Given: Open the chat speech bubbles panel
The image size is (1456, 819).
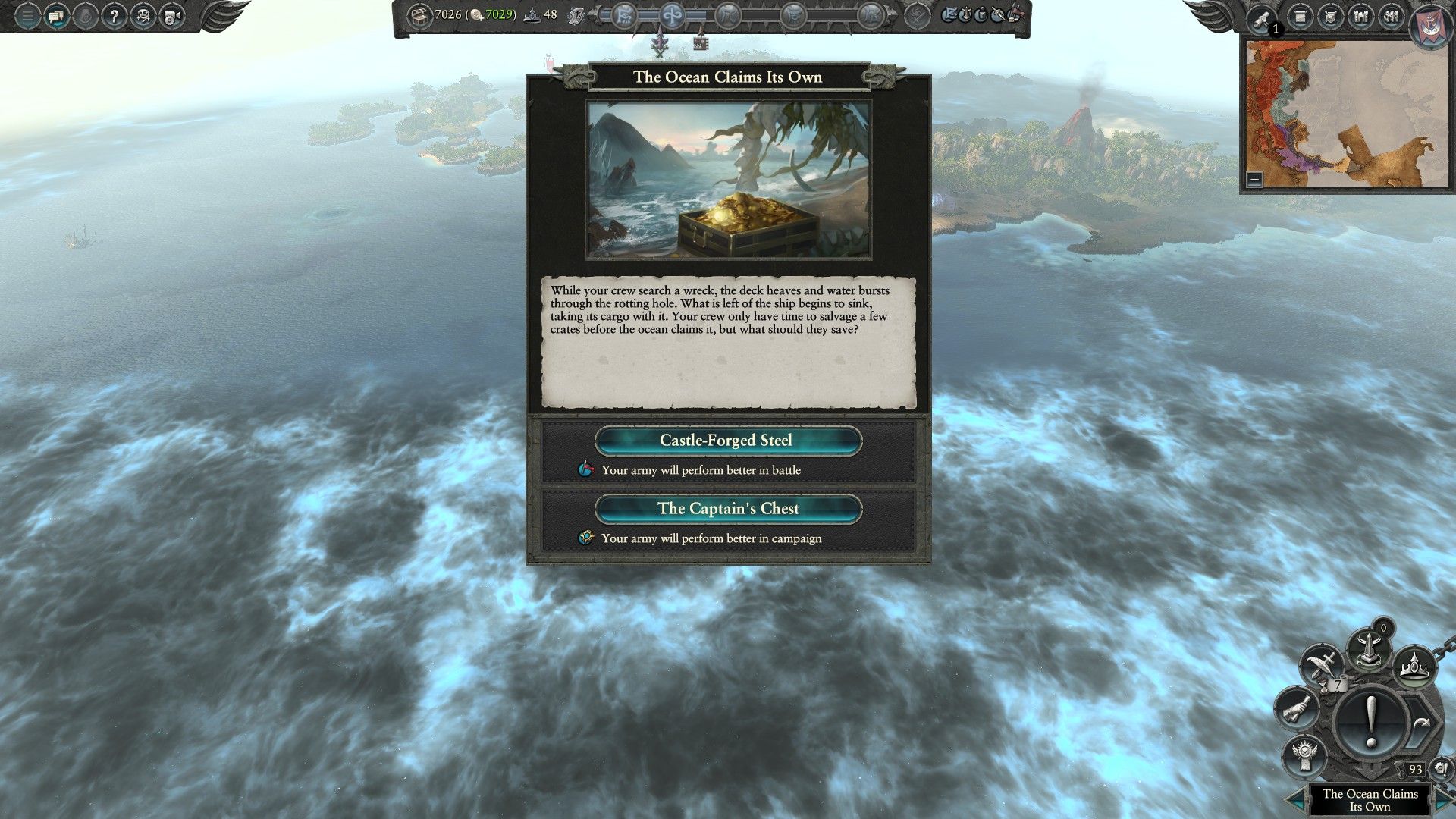Looking at the screenshot, I should coord(56,16).
